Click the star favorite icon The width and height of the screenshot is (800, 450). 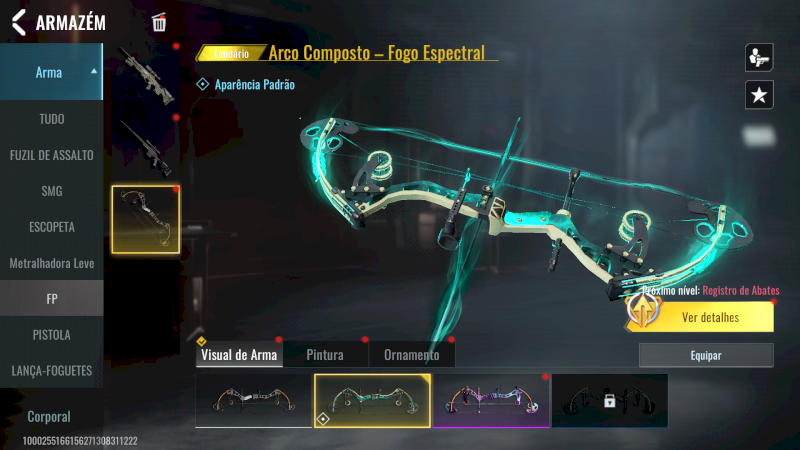point(759,95)
